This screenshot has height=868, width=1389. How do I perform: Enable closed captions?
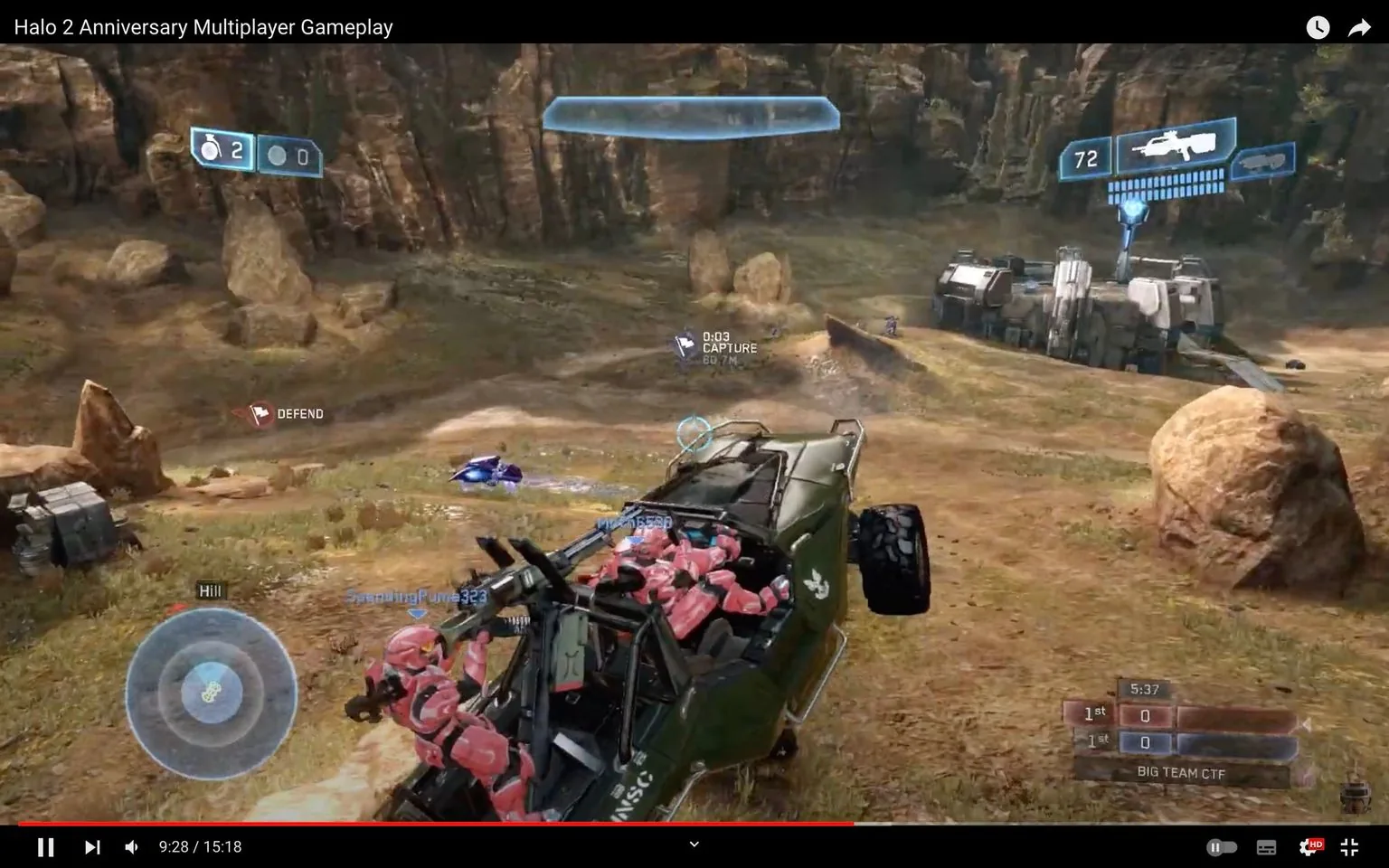pos(1265,846)
